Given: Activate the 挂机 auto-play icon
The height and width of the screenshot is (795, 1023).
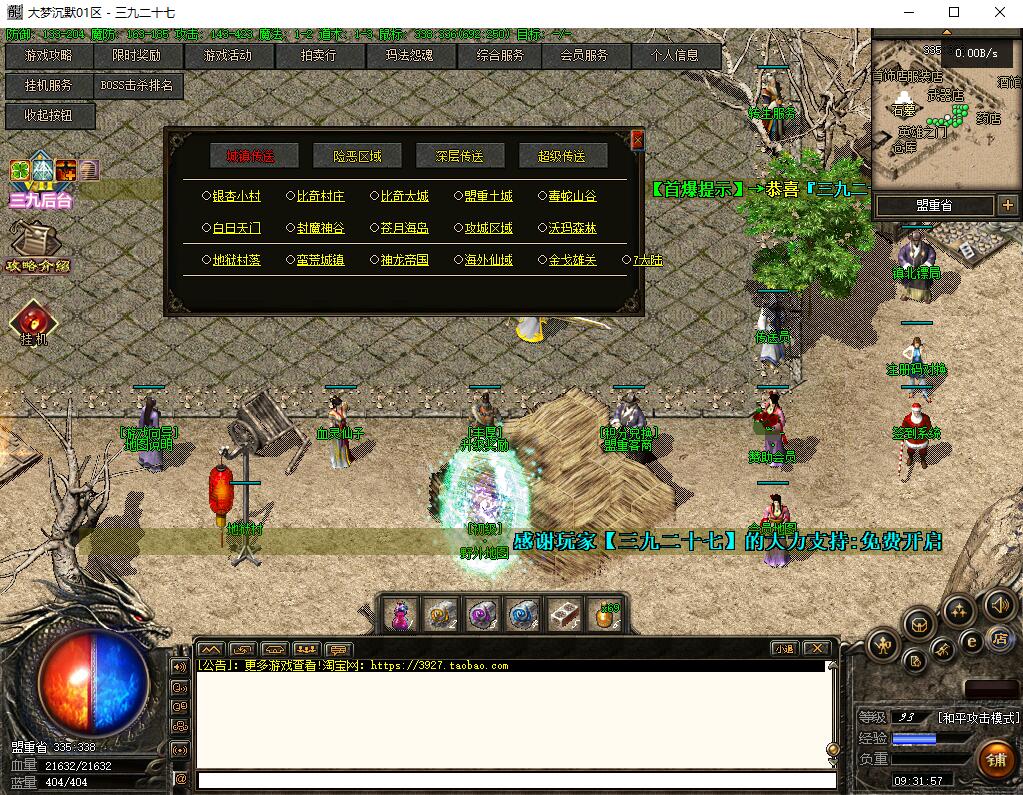Looking at the screenshot, I should [34, 322].
